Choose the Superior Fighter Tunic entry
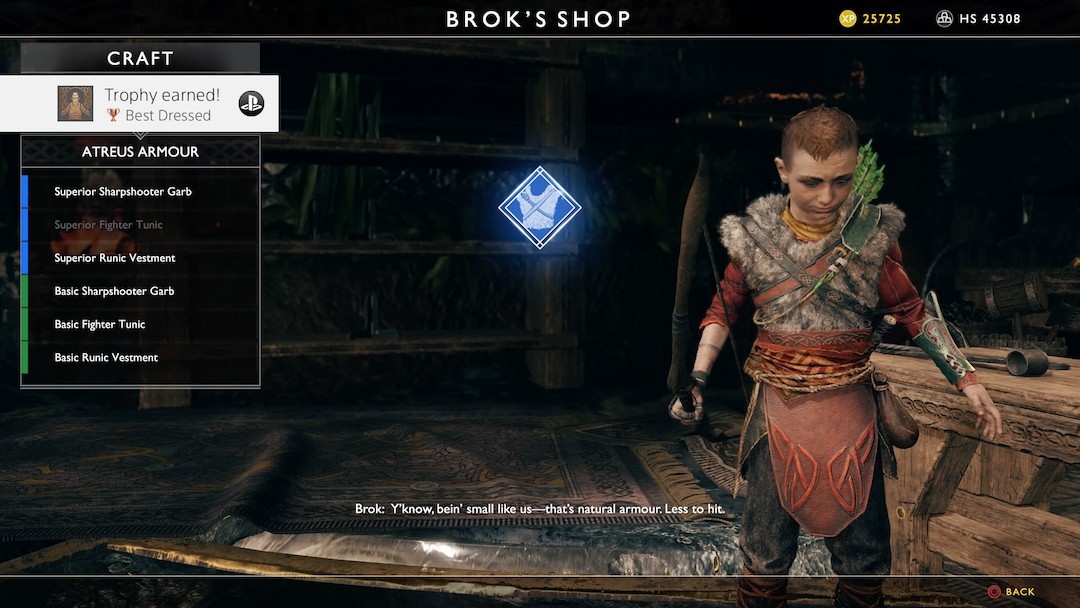The width and height of the screenshot is (1080, 608). tap(108, 225)
